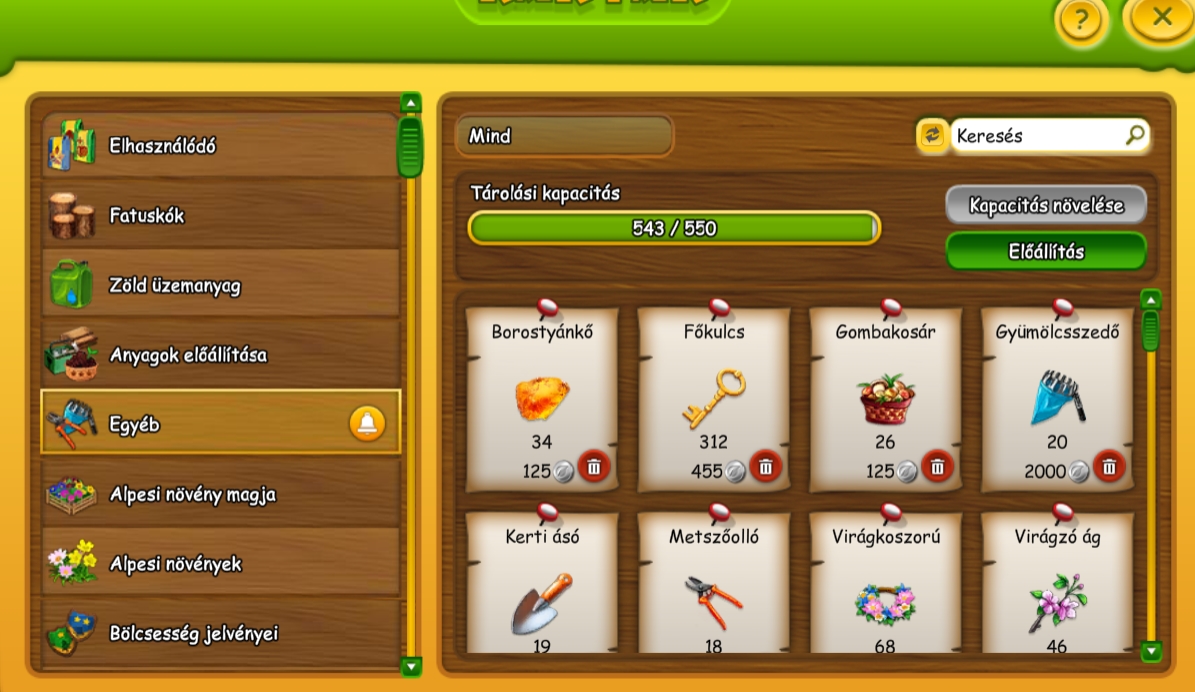Click the yellow refresh arrows icon
This screenshot has height=692, width=1195.
coord(932,135)
